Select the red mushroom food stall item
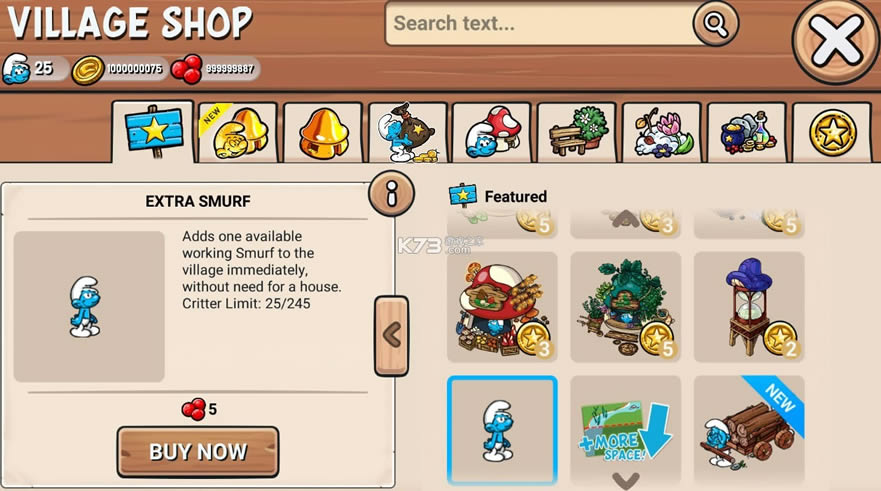881x491 pixels. (x=502, y=306)
